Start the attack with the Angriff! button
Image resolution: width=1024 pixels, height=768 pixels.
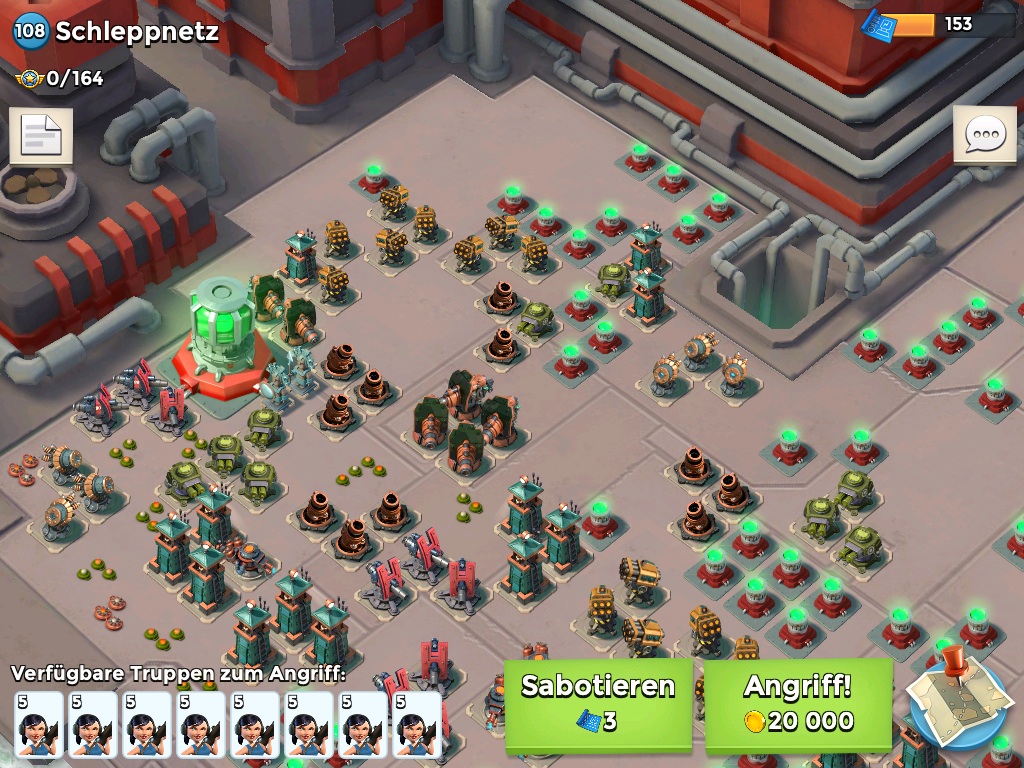pos(798,703)
